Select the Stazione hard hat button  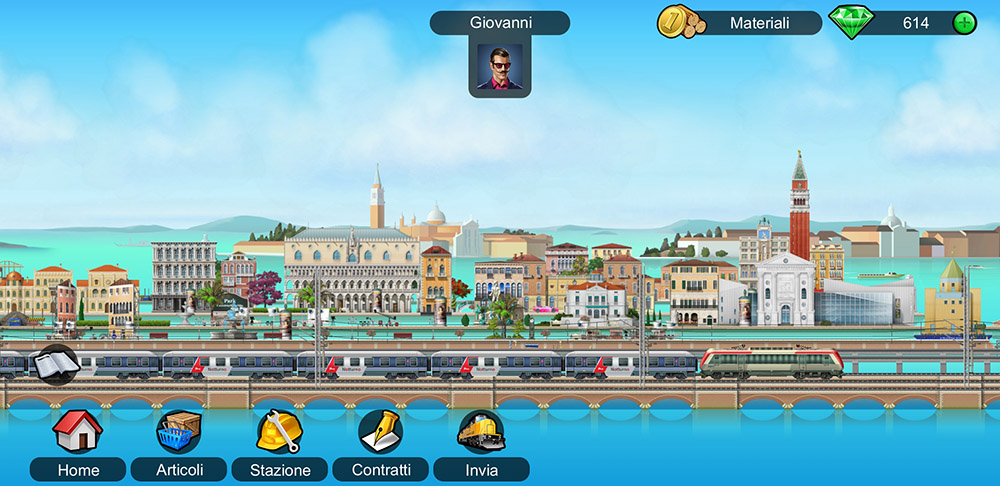click(279, 432)
